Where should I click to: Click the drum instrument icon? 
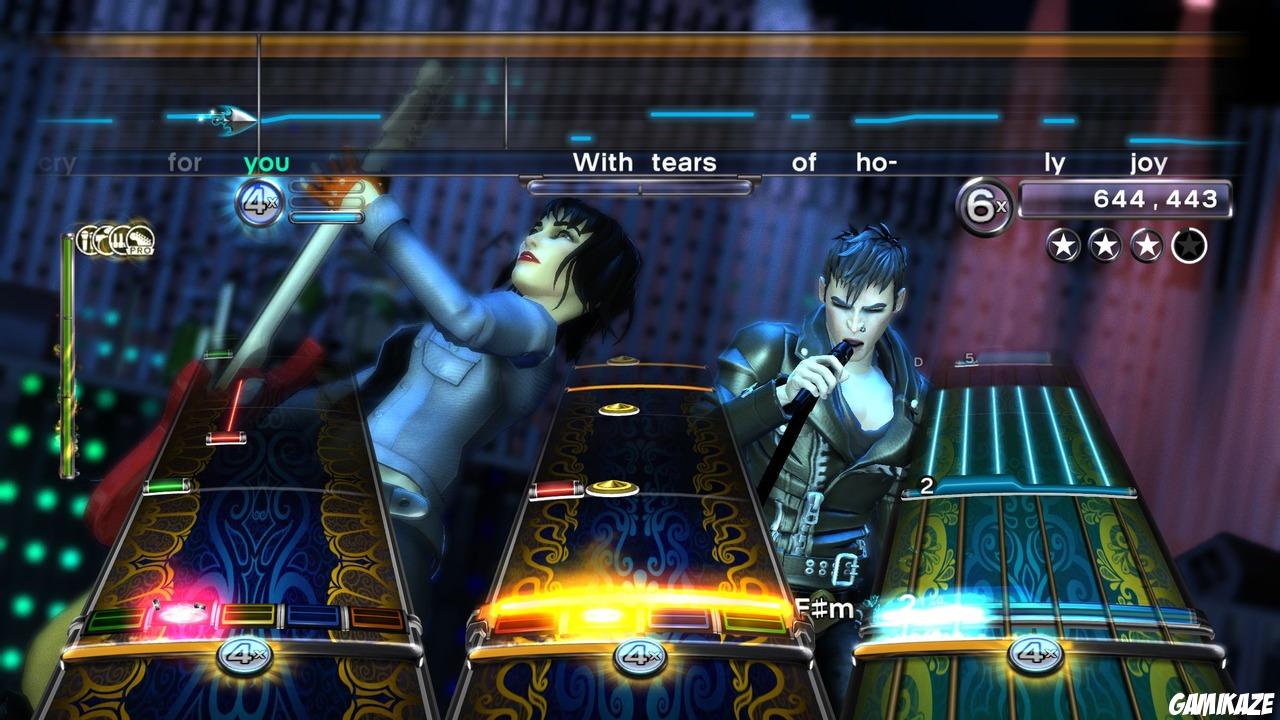103,240
